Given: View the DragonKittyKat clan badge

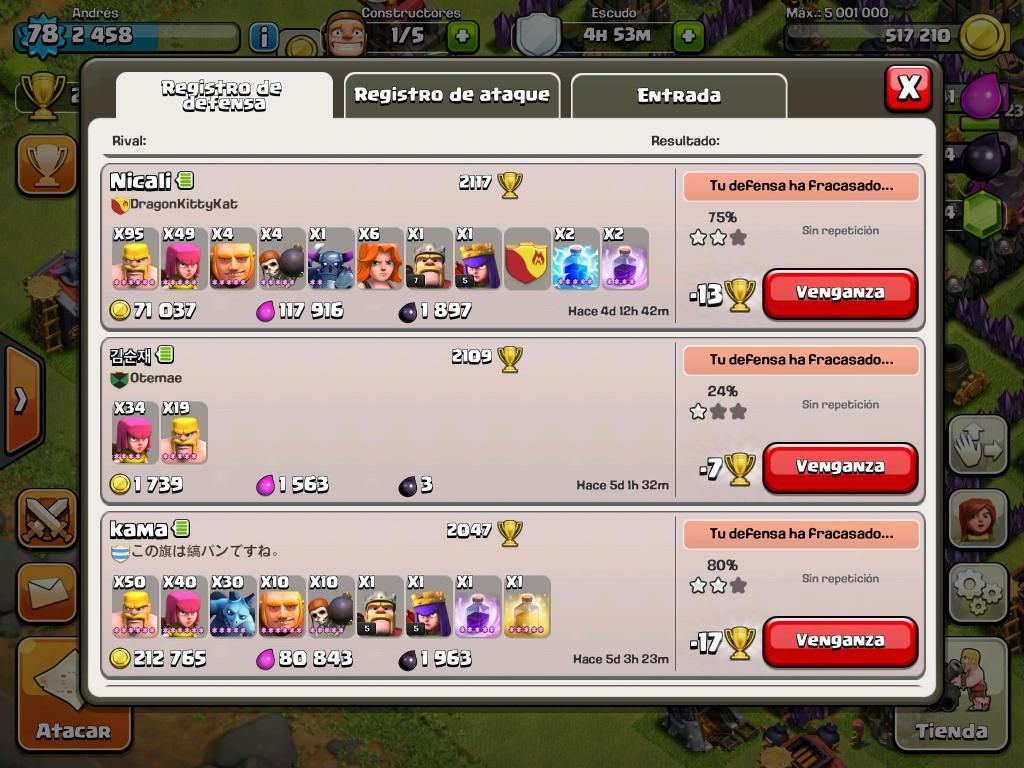Looking at the screenshot, I should (120, 205).
